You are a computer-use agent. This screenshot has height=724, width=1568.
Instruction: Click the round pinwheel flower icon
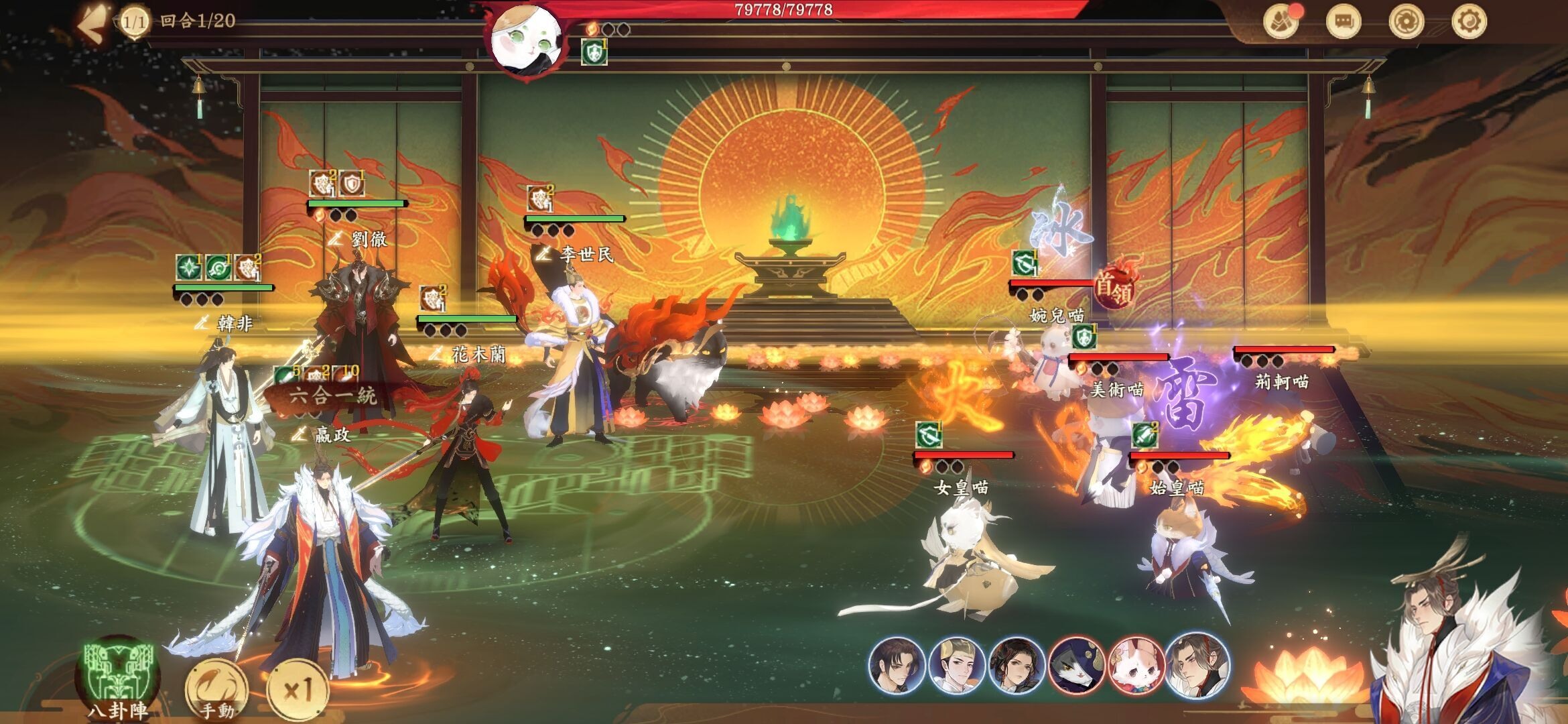1406,21
